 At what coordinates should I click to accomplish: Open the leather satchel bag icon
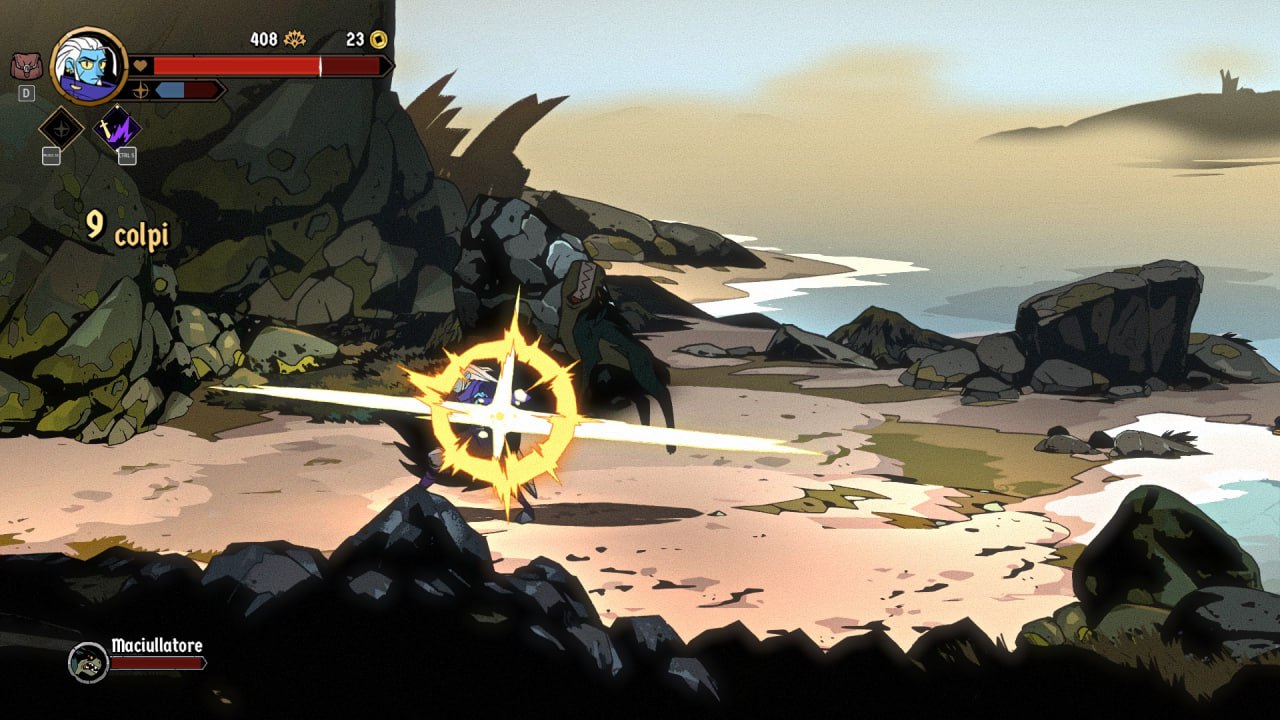tap(26, 66)
